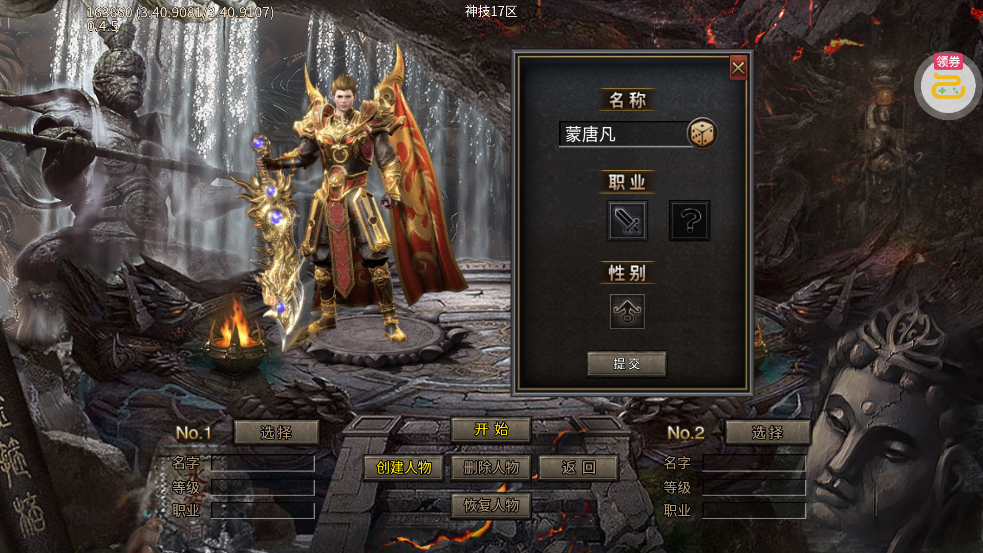
Task: Restore a character via 恢复人物
Action: click(x=490, y=505)
